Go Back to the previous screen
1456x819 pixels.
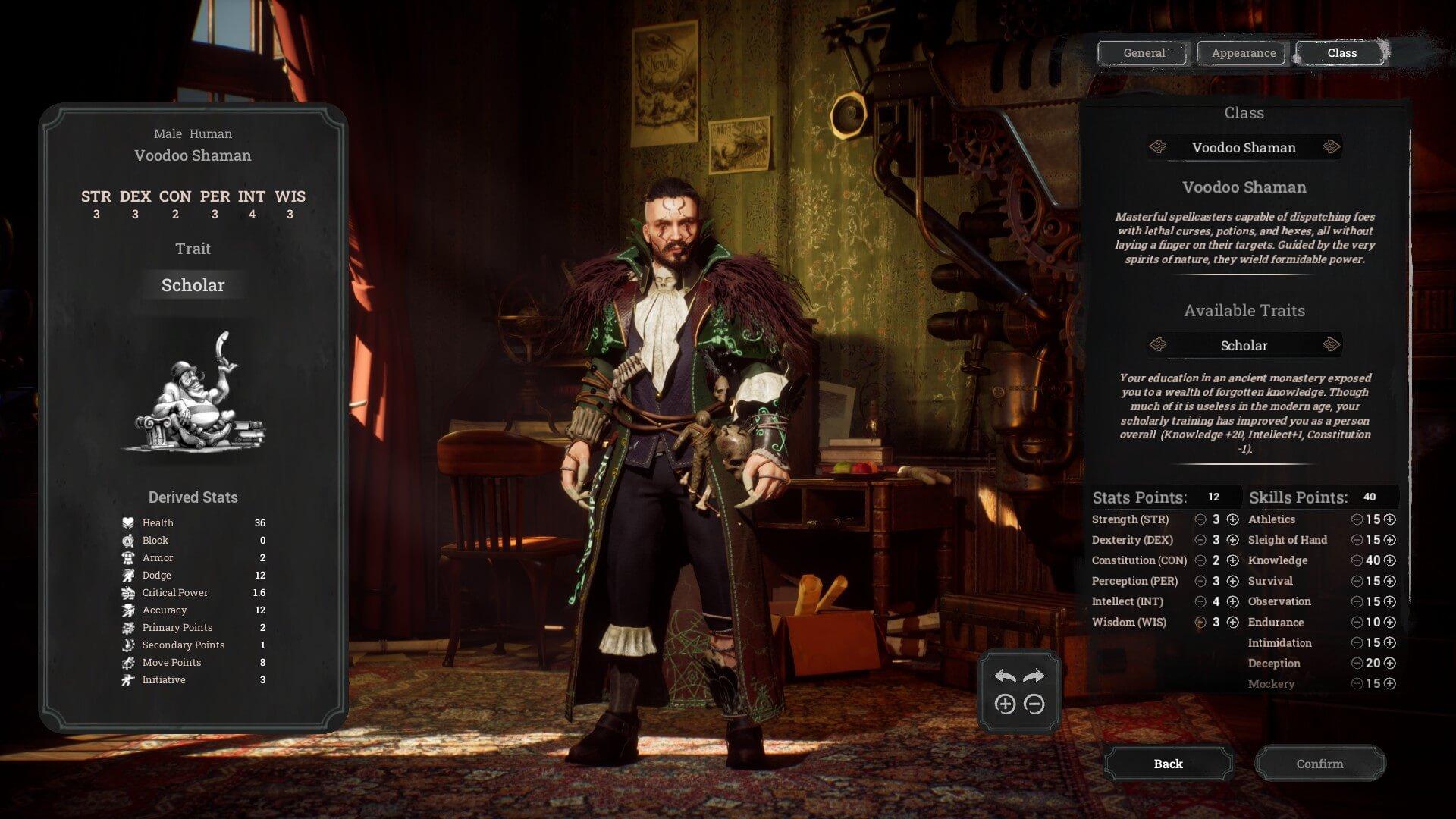click(x=1168, y=764)
